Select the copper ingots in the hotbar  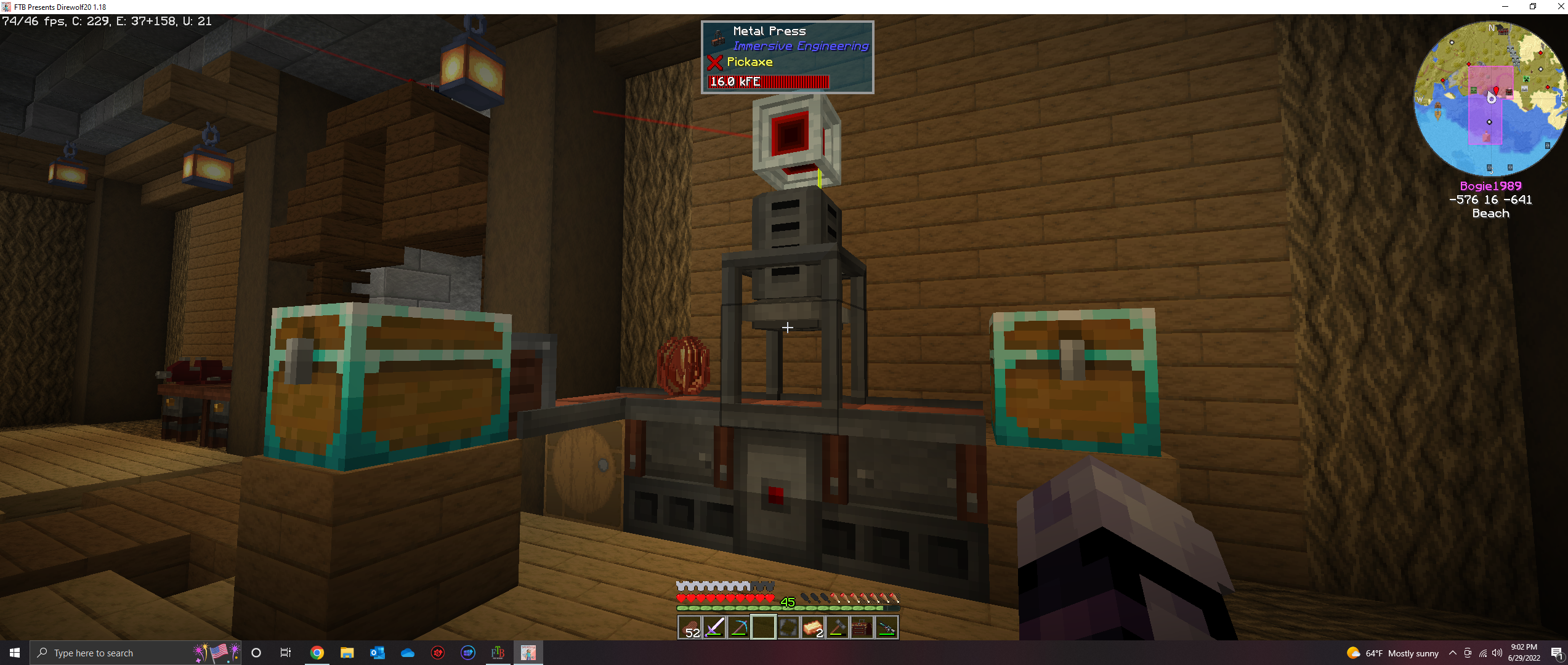coord(813,627)
